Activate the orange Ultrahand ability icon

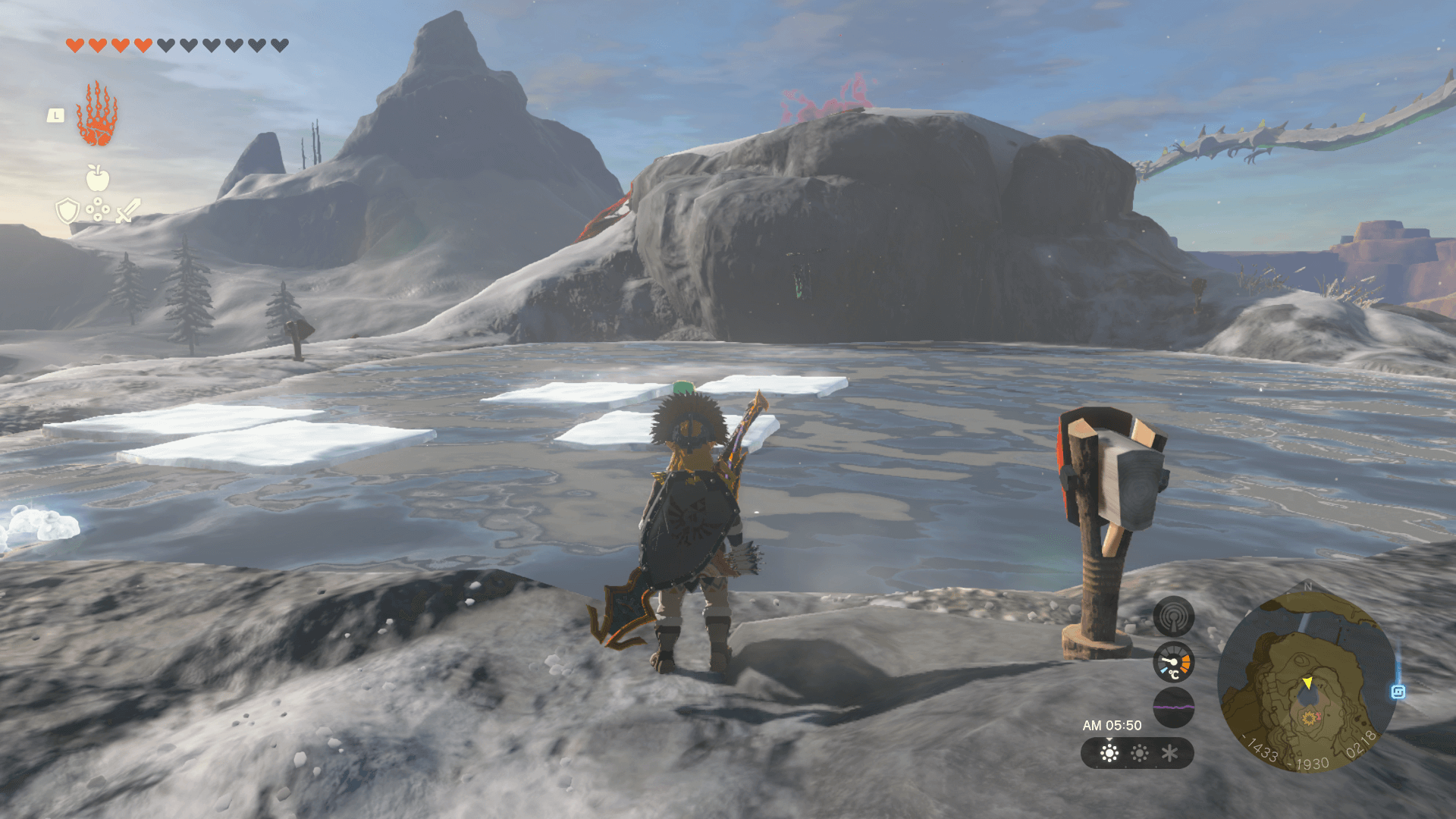point(96,115)
